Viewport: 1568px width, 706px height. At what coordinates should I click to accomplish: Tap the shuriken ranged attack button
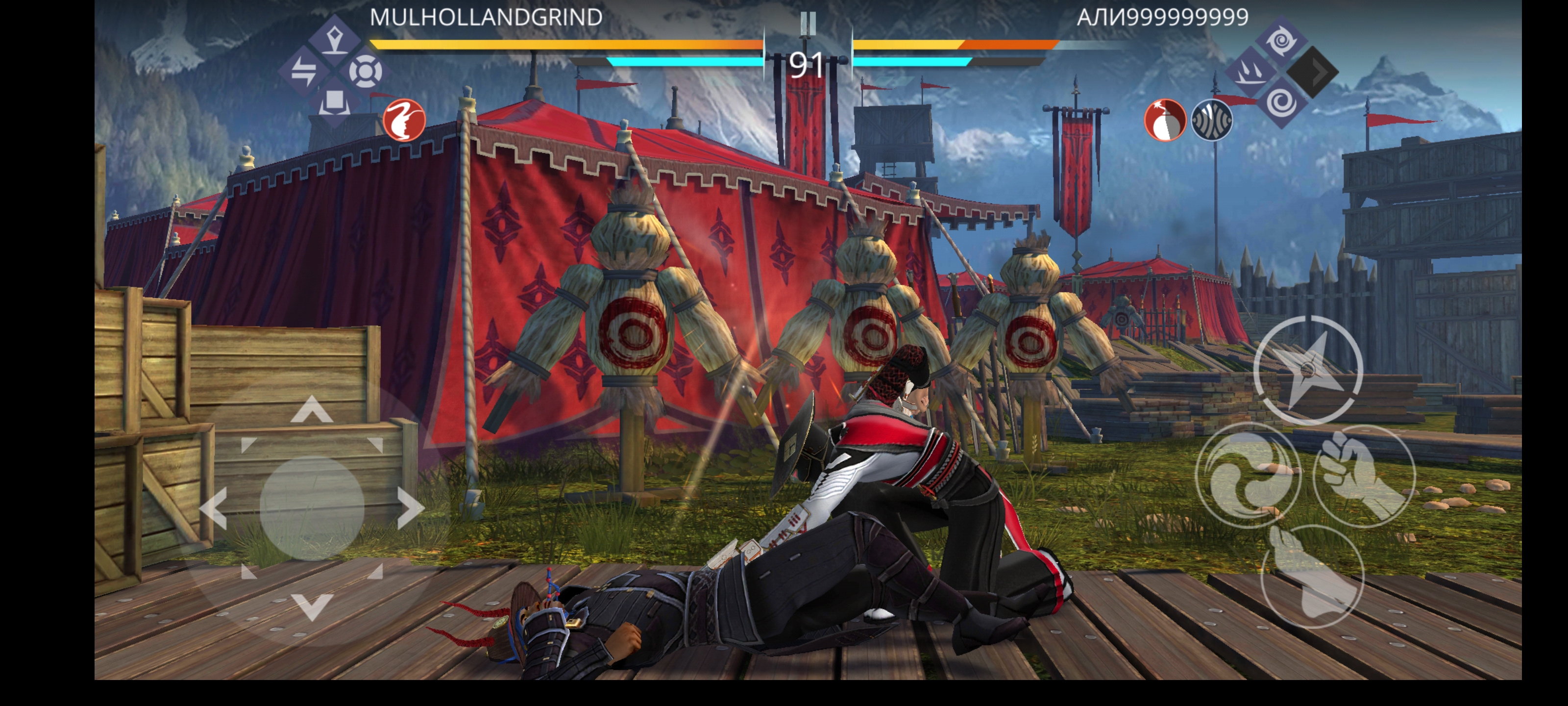[x=1307, y=370]
